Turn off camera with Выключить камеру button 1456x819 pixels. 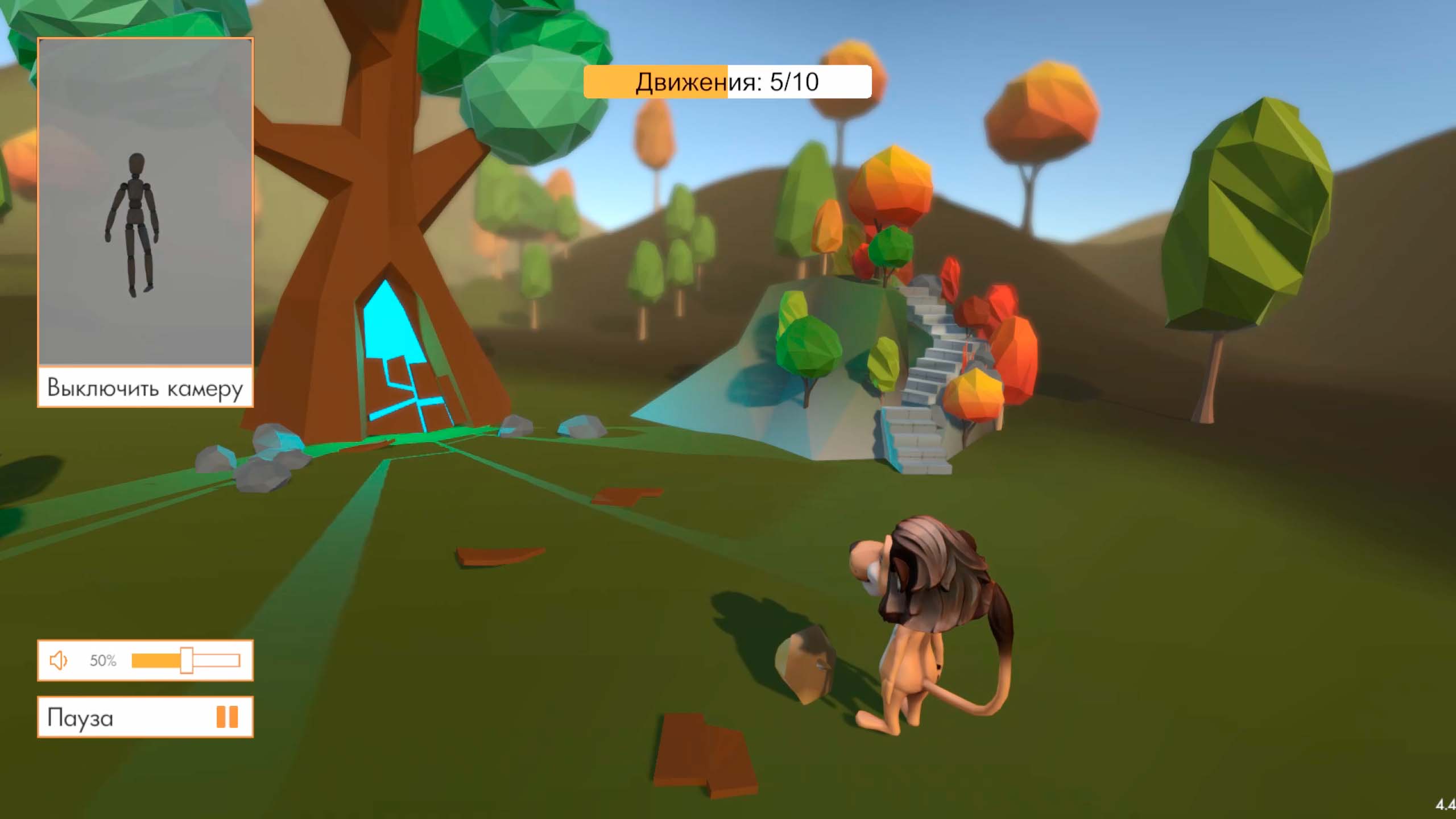point(145,387)
